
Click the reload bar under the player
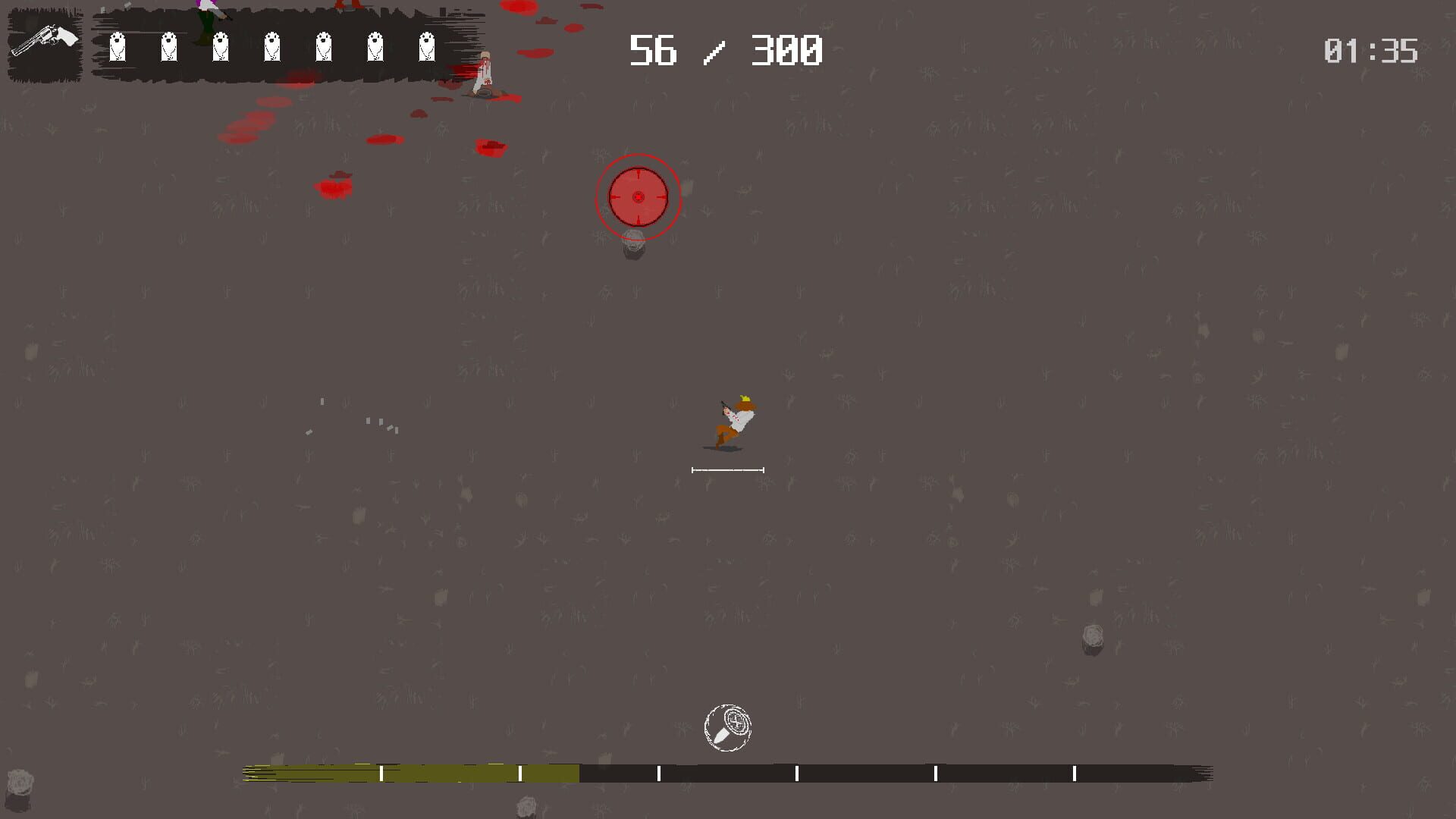[727, 469]
